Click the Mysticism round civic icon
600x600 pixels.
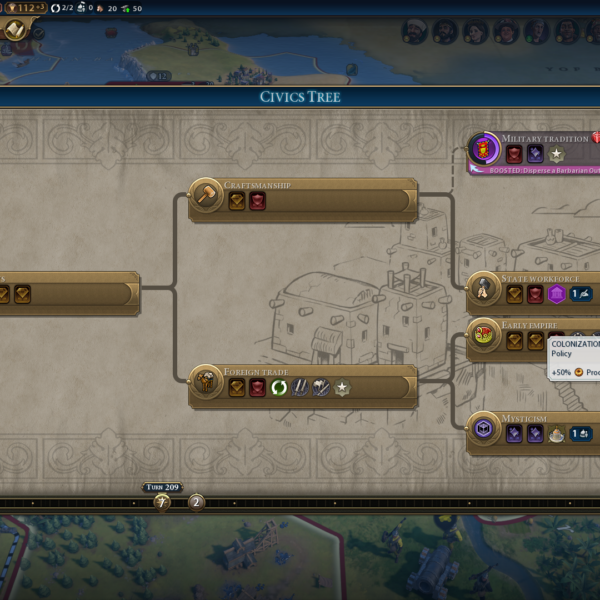click(484, 429)
